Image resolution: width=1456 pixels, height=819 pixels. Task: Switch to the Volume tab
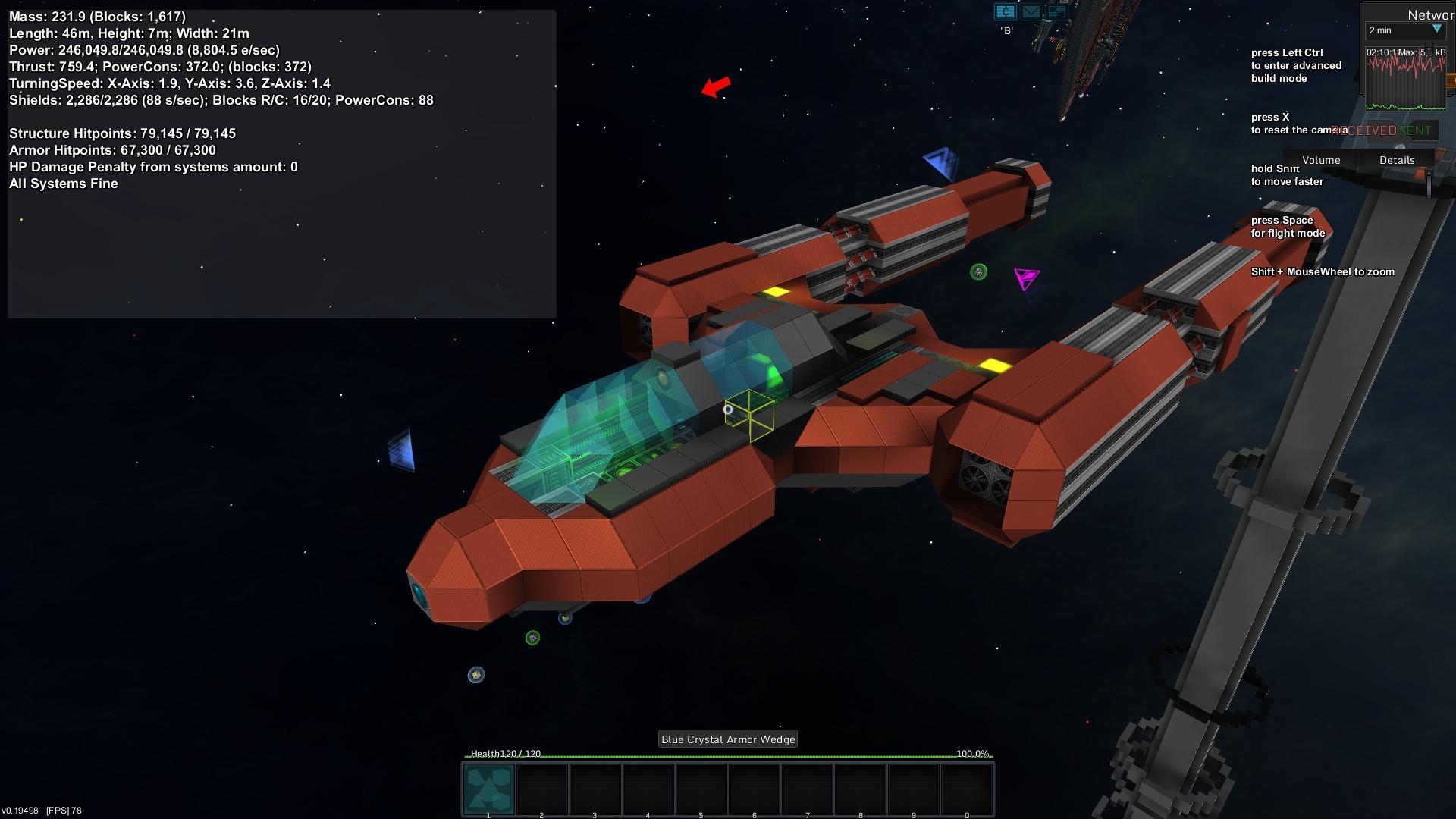(1320, 160)
